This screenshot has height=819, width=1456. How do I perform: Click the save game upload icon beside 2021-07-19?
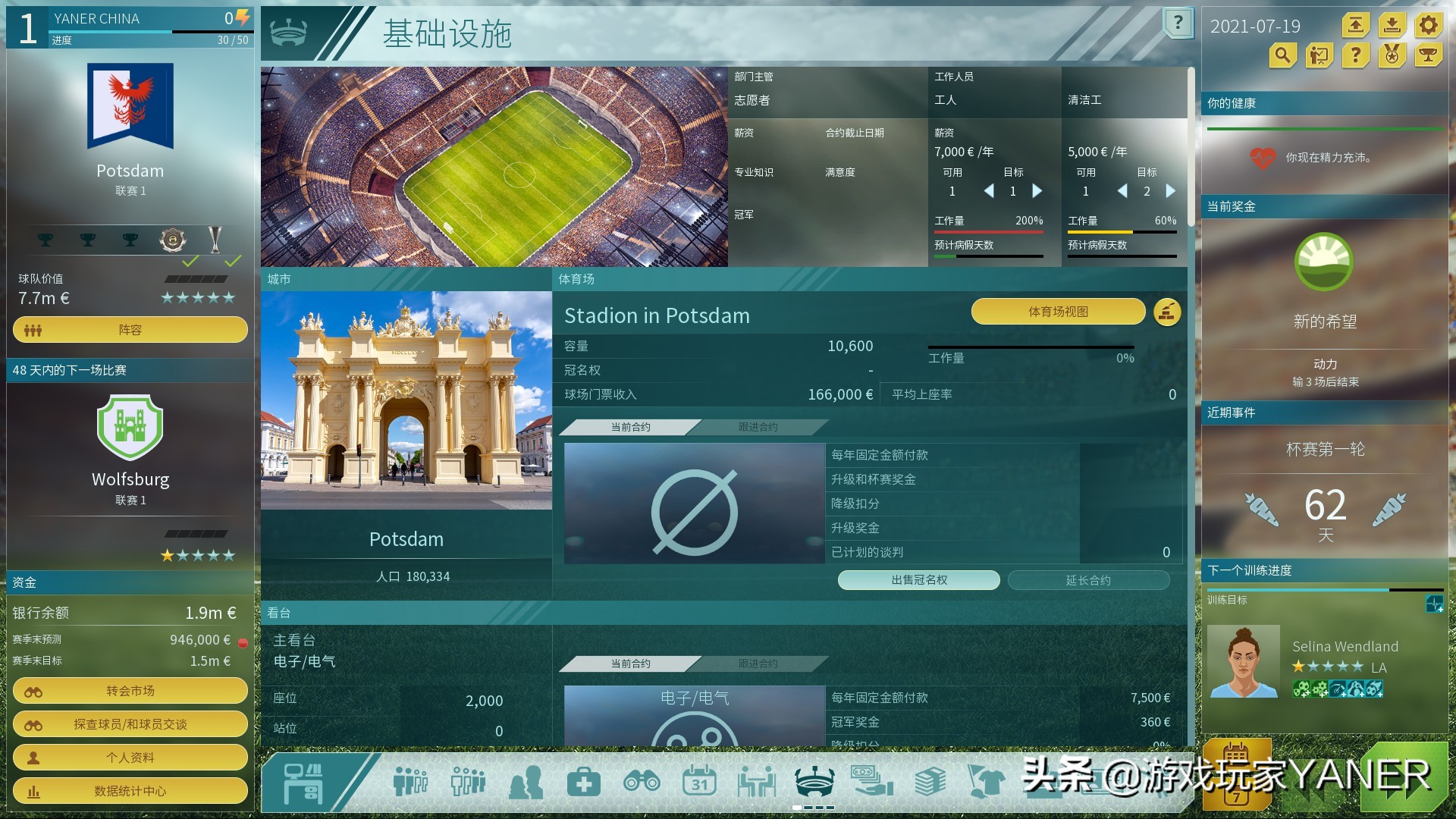click(x=1355, y=25)
